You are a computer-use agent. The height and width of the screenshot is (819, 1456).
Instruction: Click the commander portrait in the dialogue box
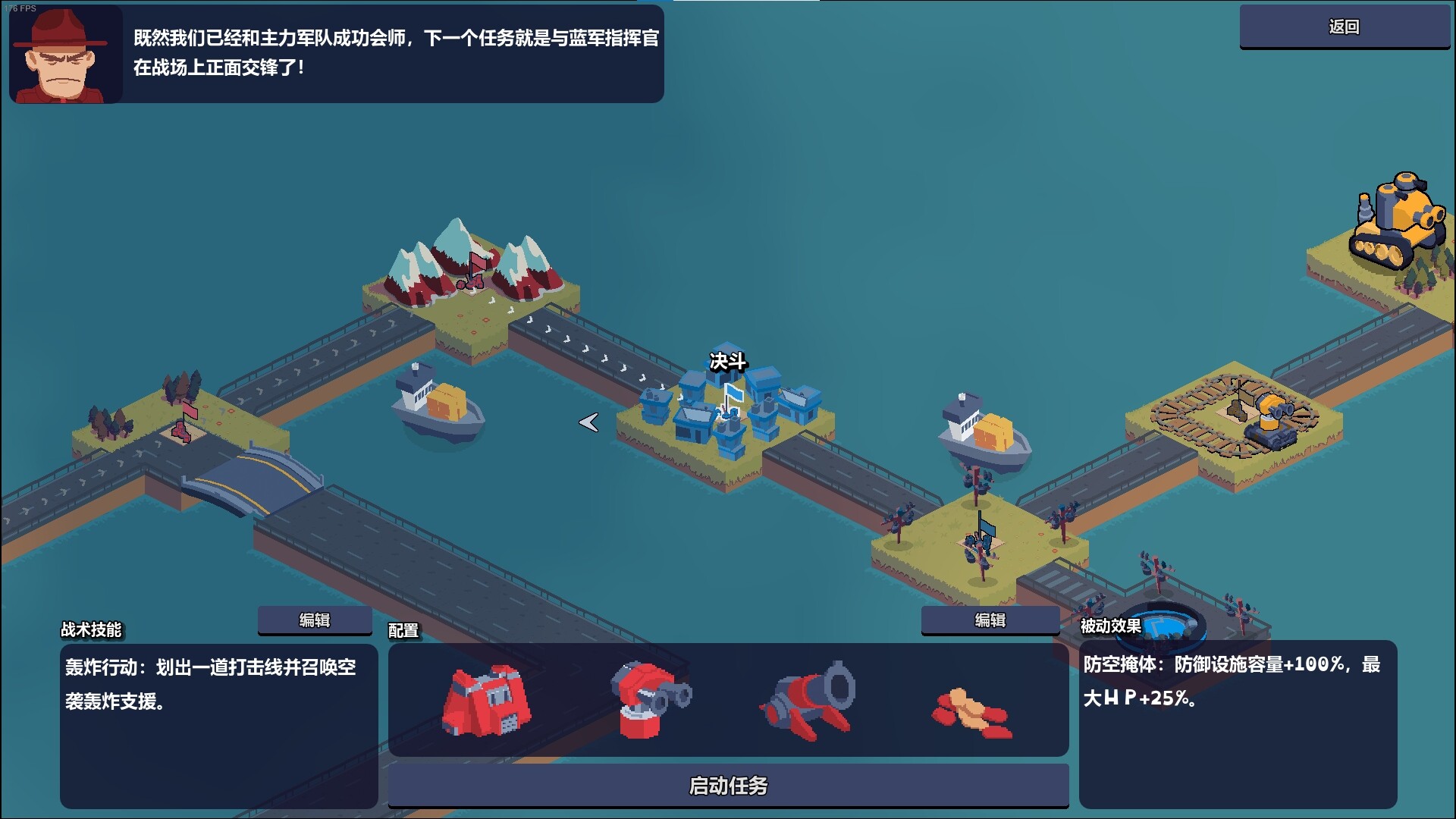tap(64, 55)
